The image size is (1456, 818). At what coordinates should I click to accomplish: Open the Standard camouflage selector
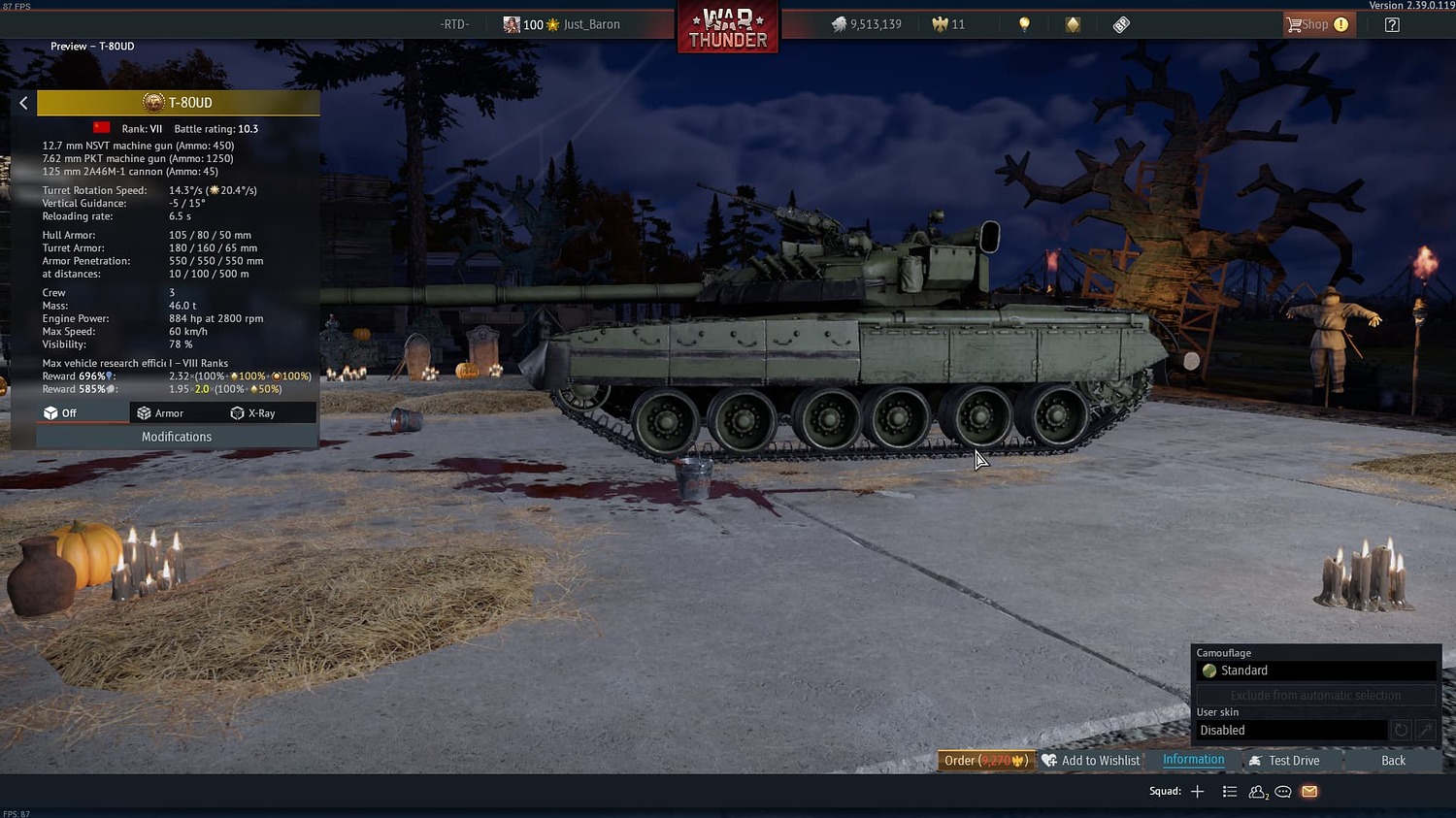1316,671
